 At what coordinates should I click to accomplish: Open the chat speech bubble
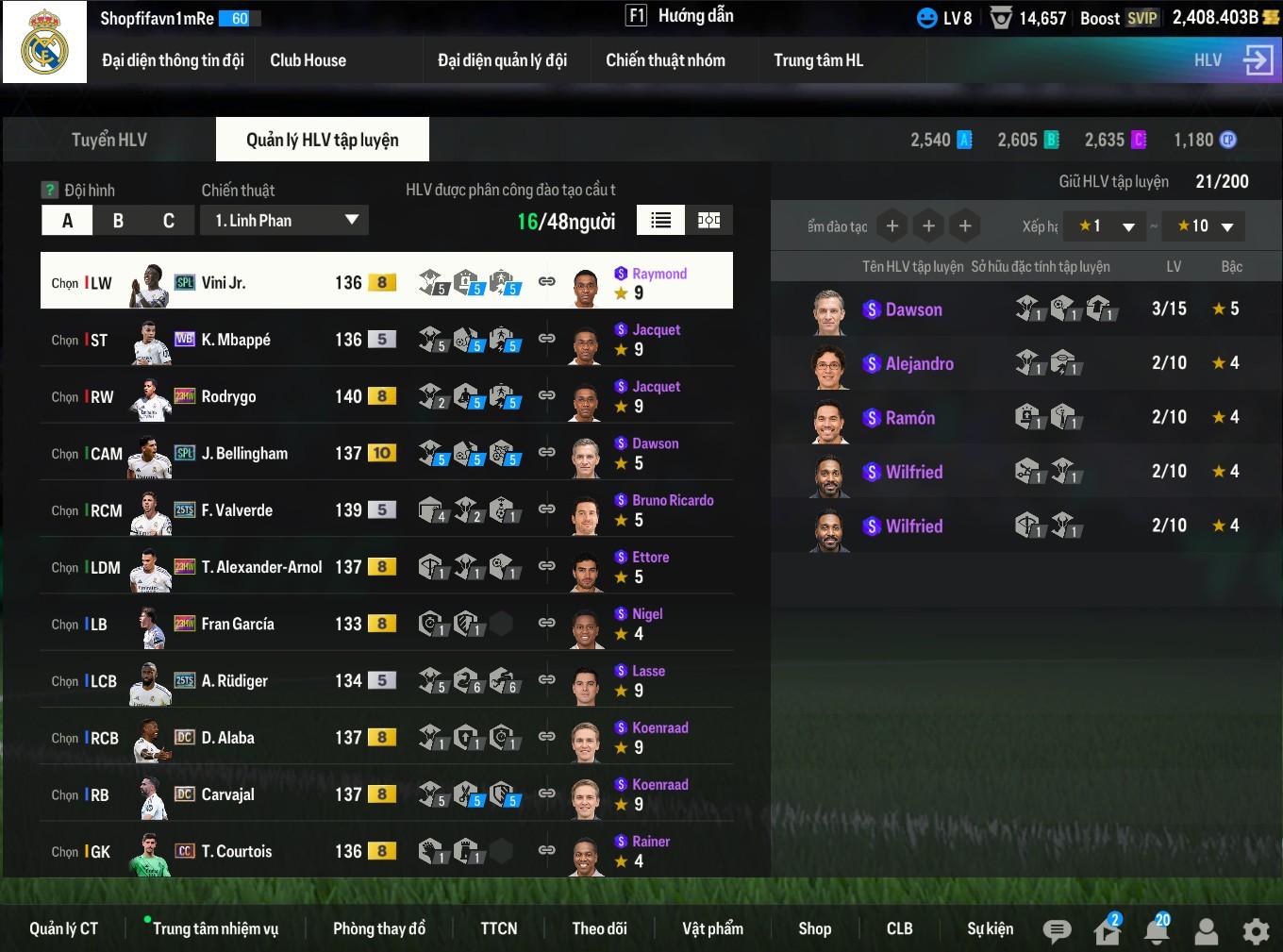[1057, 931]
